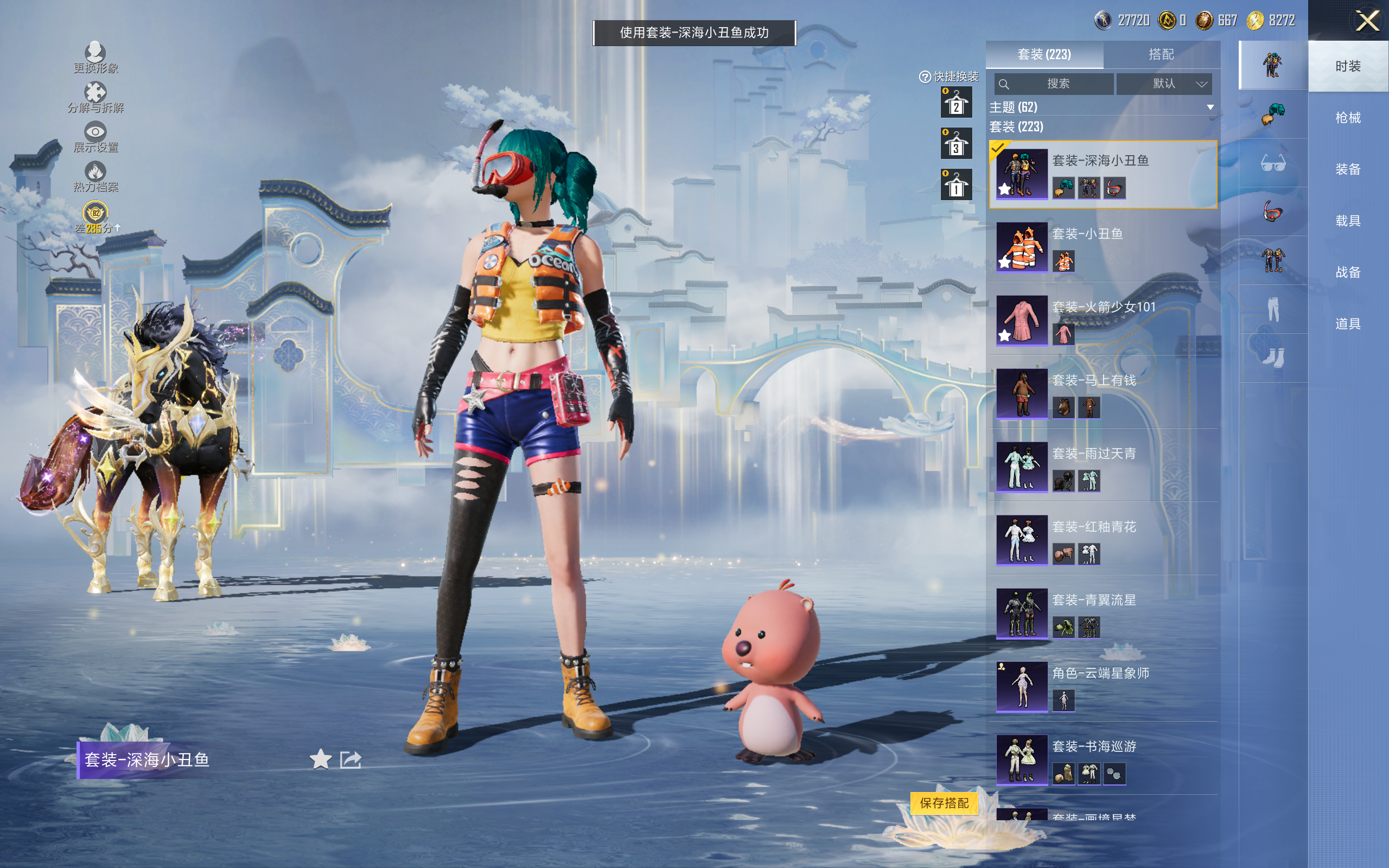Go to the 道具 category
The height and width of the screenshot is (868, 1389).
(1347, 324)
